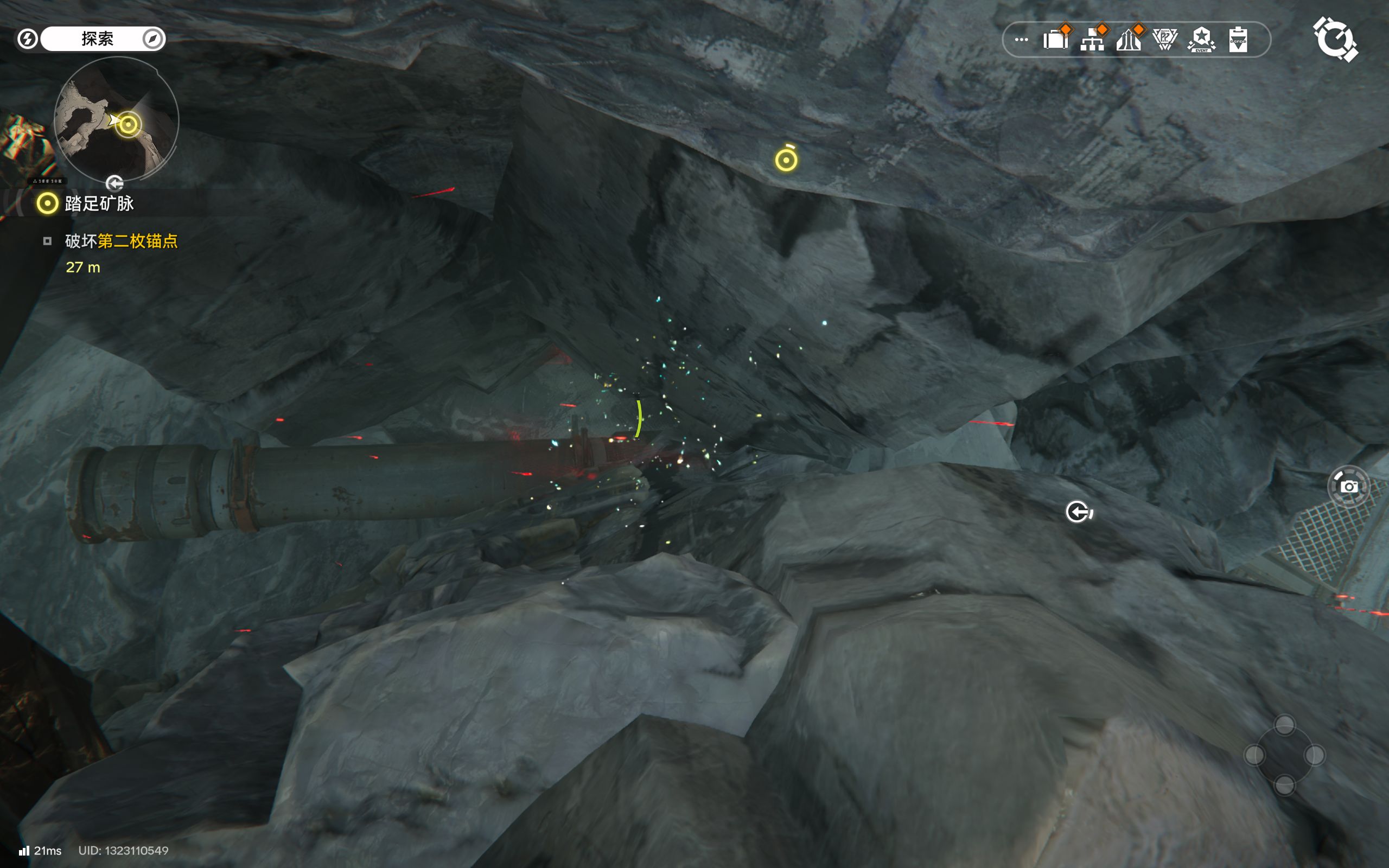Open the camera photo mode button
Screen dimensions: 1389x868
point(1348,486)
